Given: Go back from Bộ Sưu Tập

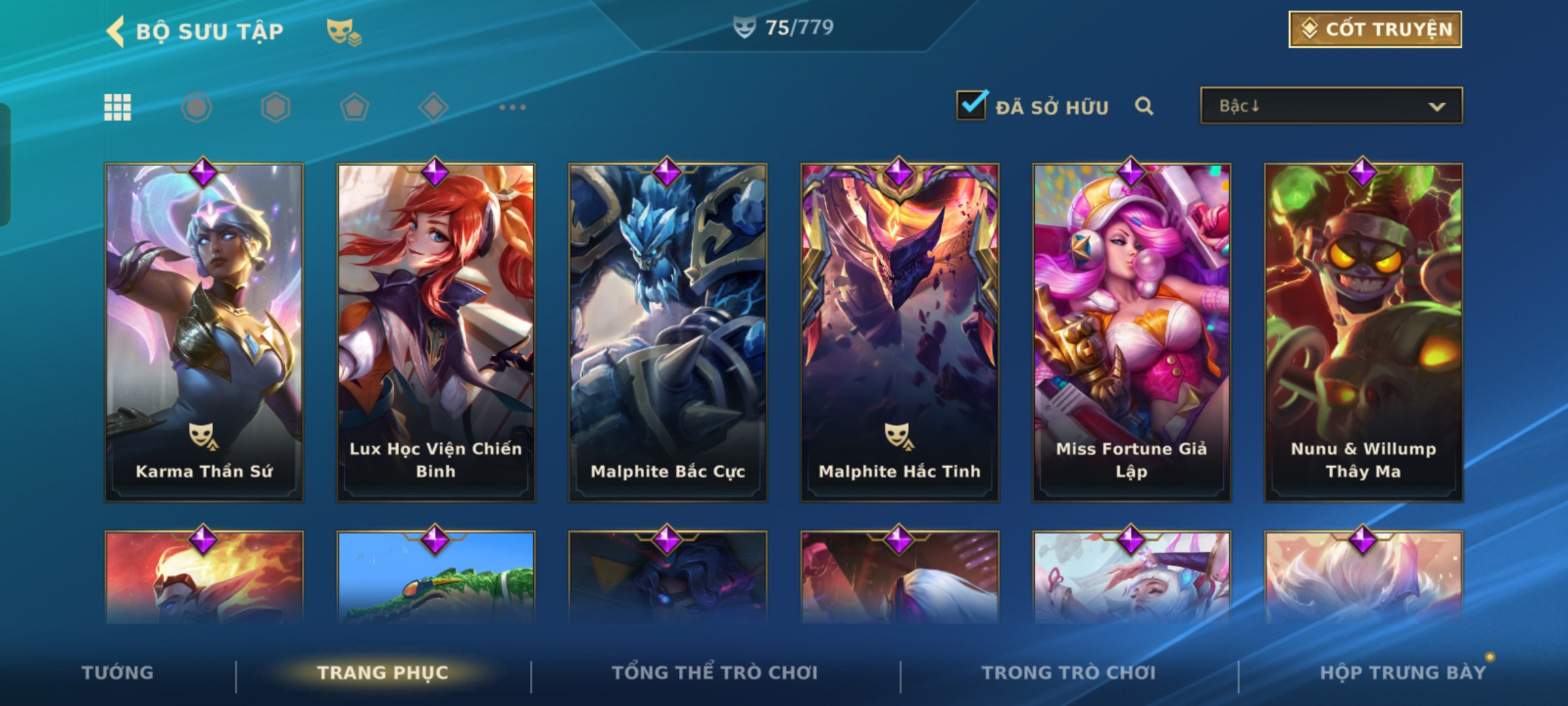Looking at the screenshot, I should 116,31.
